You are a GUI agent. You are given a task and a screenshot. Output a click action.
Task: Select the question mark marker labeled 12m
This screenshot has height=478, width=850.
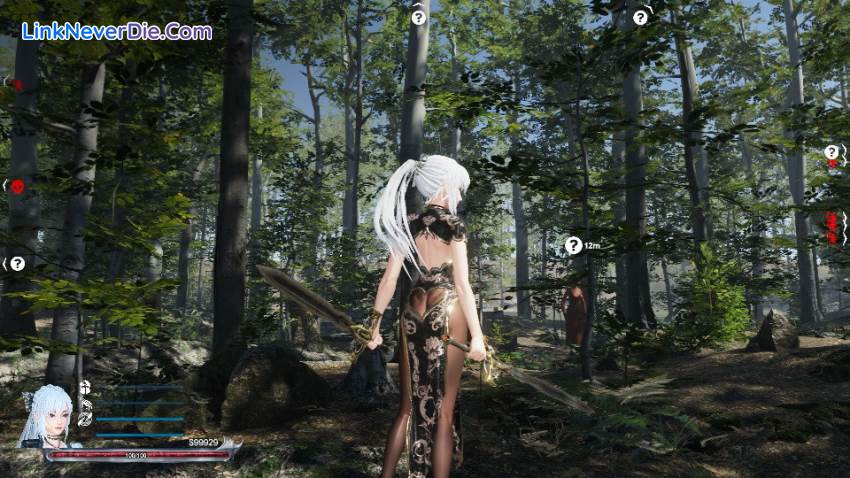pos(573,245)
